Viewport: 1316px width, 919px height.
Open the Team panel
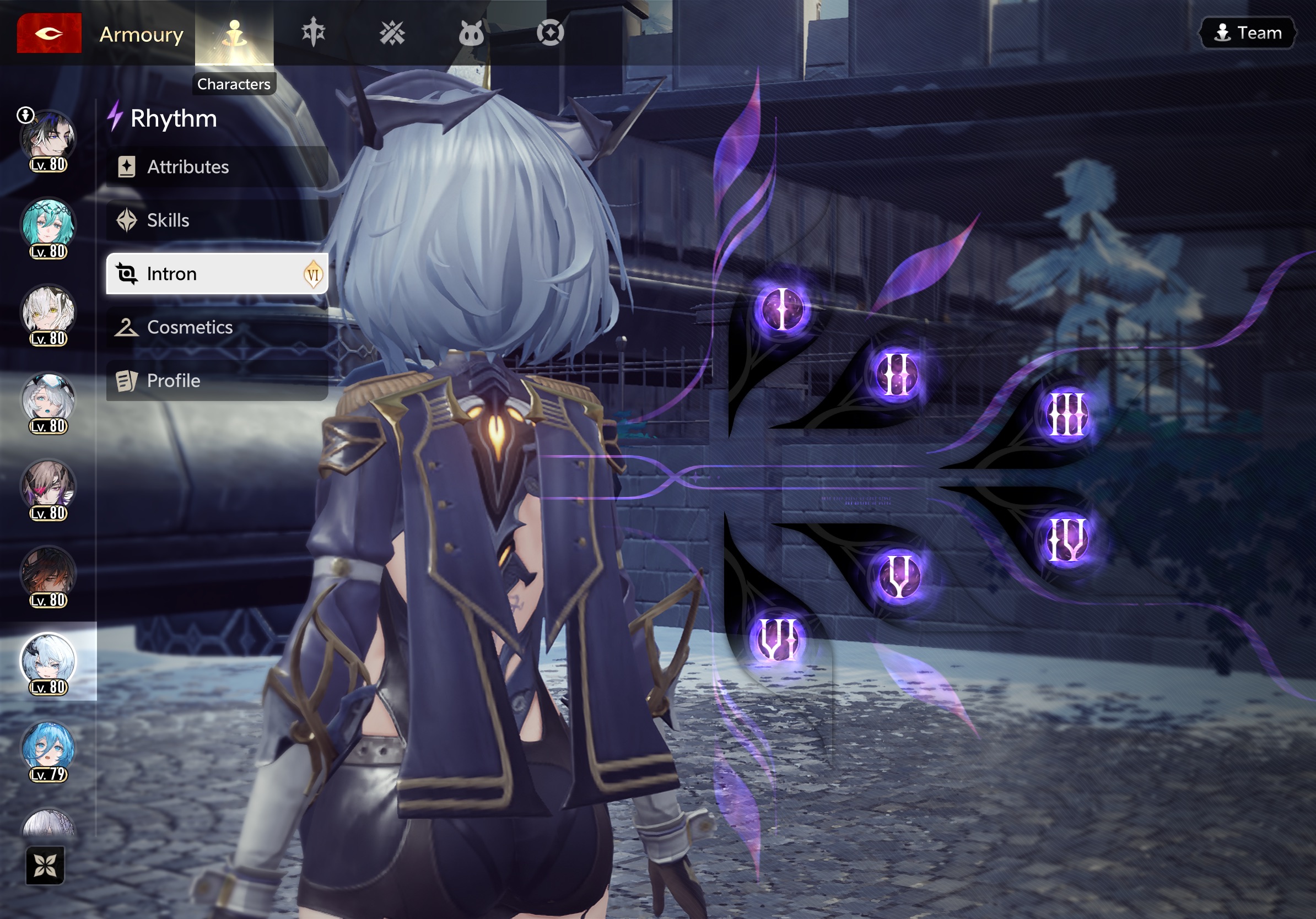coord(1248,33)
